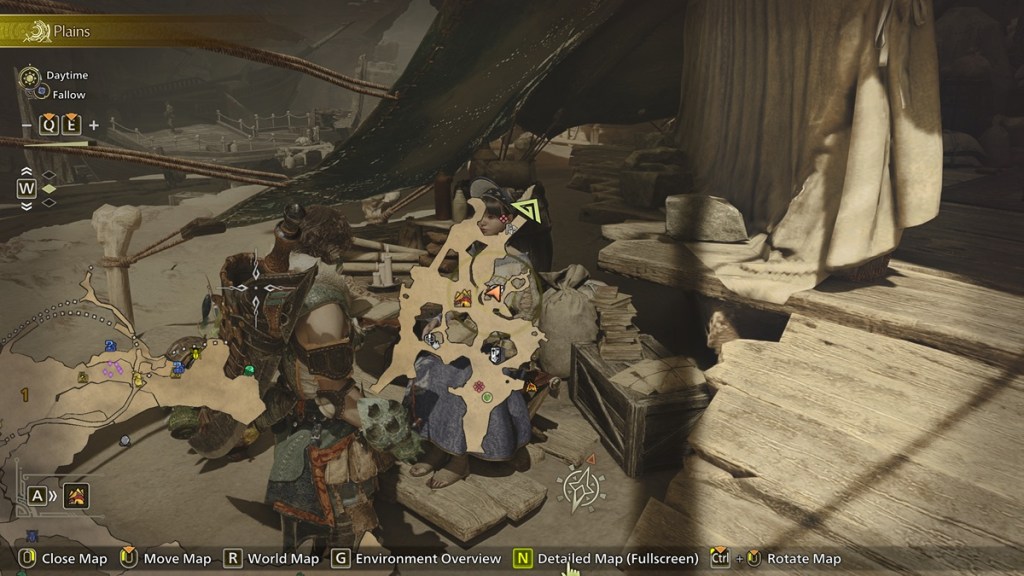Viewport: 1024px width, 576px height.
Task: Select the area 1 number on the map
Action: coord(24,396)
